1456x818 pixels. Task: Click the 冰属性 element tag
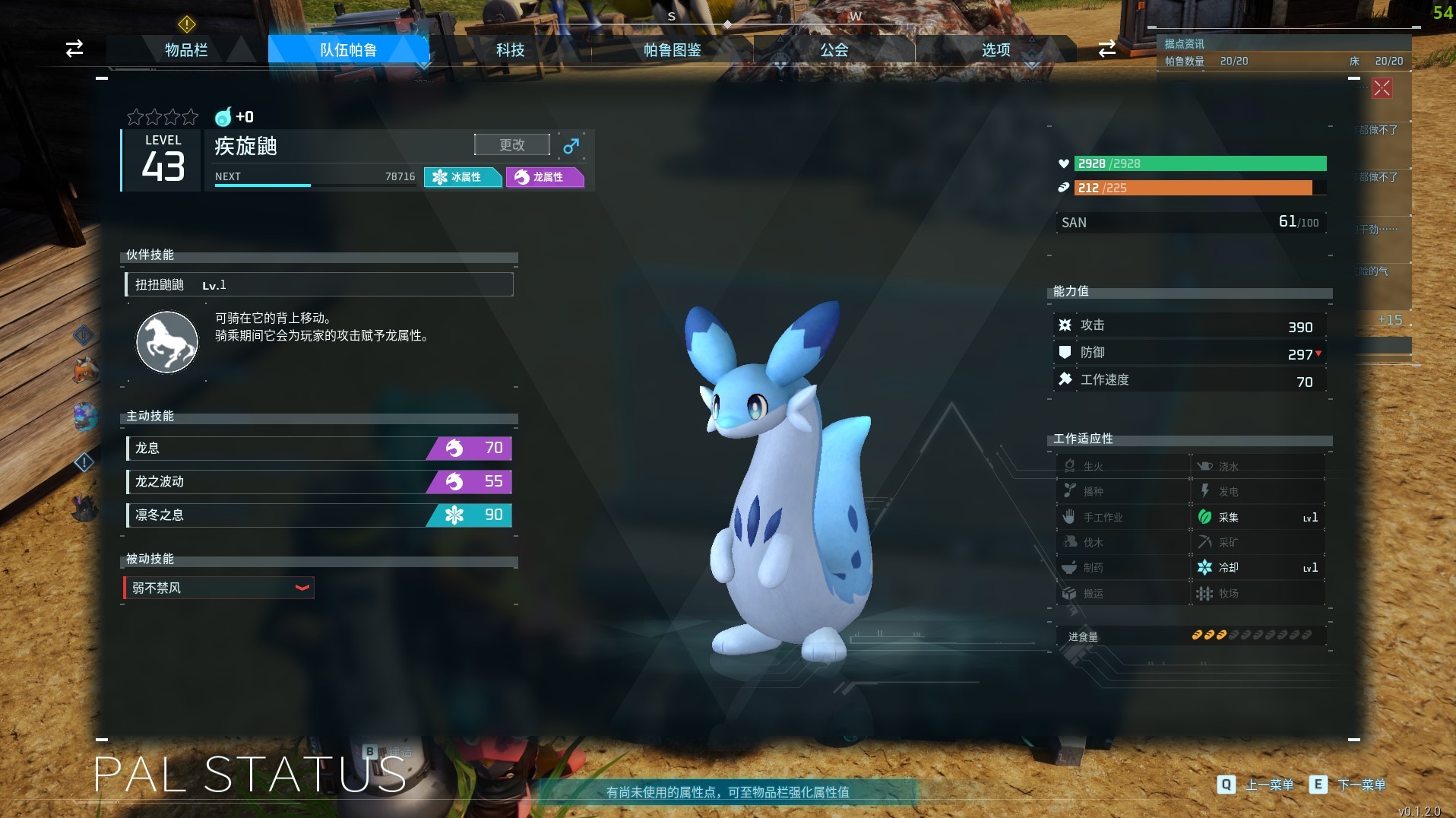tap(462, 177)
